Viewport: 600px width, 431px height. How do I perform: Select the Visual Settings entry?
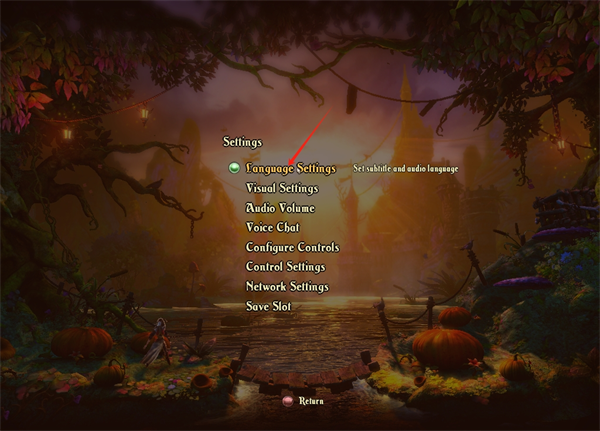282,188
